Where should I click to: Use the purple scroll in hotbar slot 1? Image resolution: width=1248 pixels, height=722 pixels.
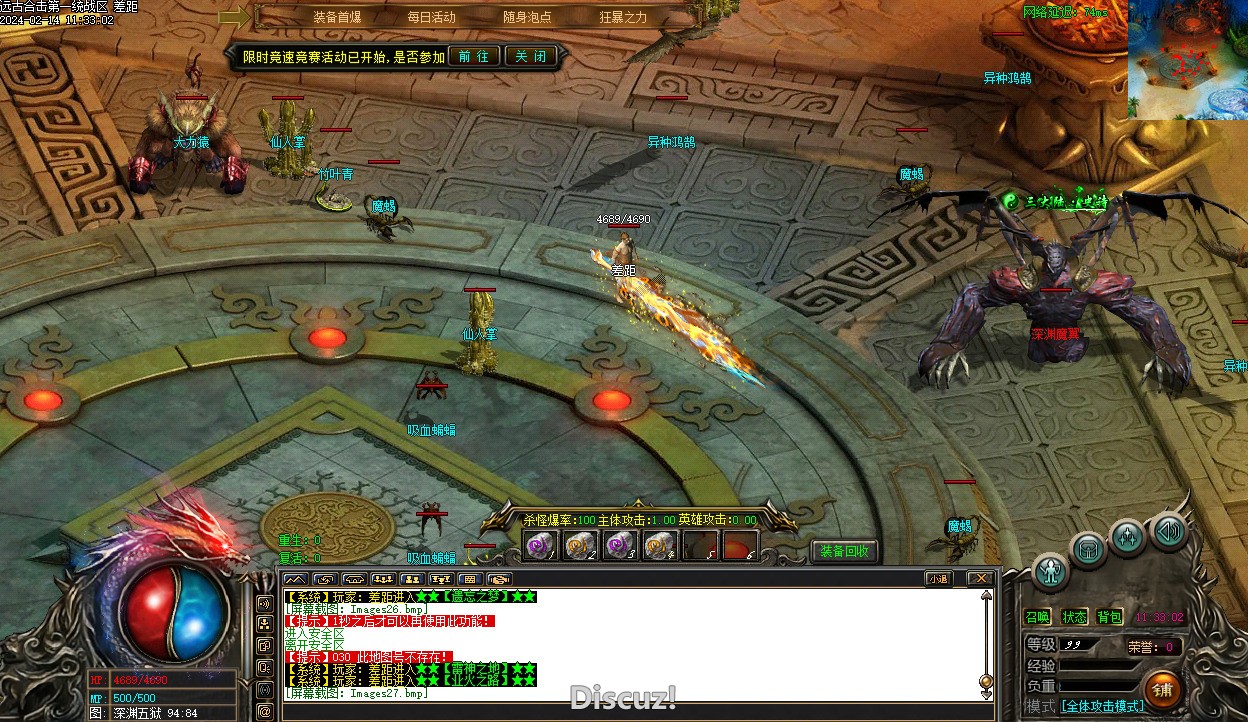pyautogui.click(x=539, y=546)
